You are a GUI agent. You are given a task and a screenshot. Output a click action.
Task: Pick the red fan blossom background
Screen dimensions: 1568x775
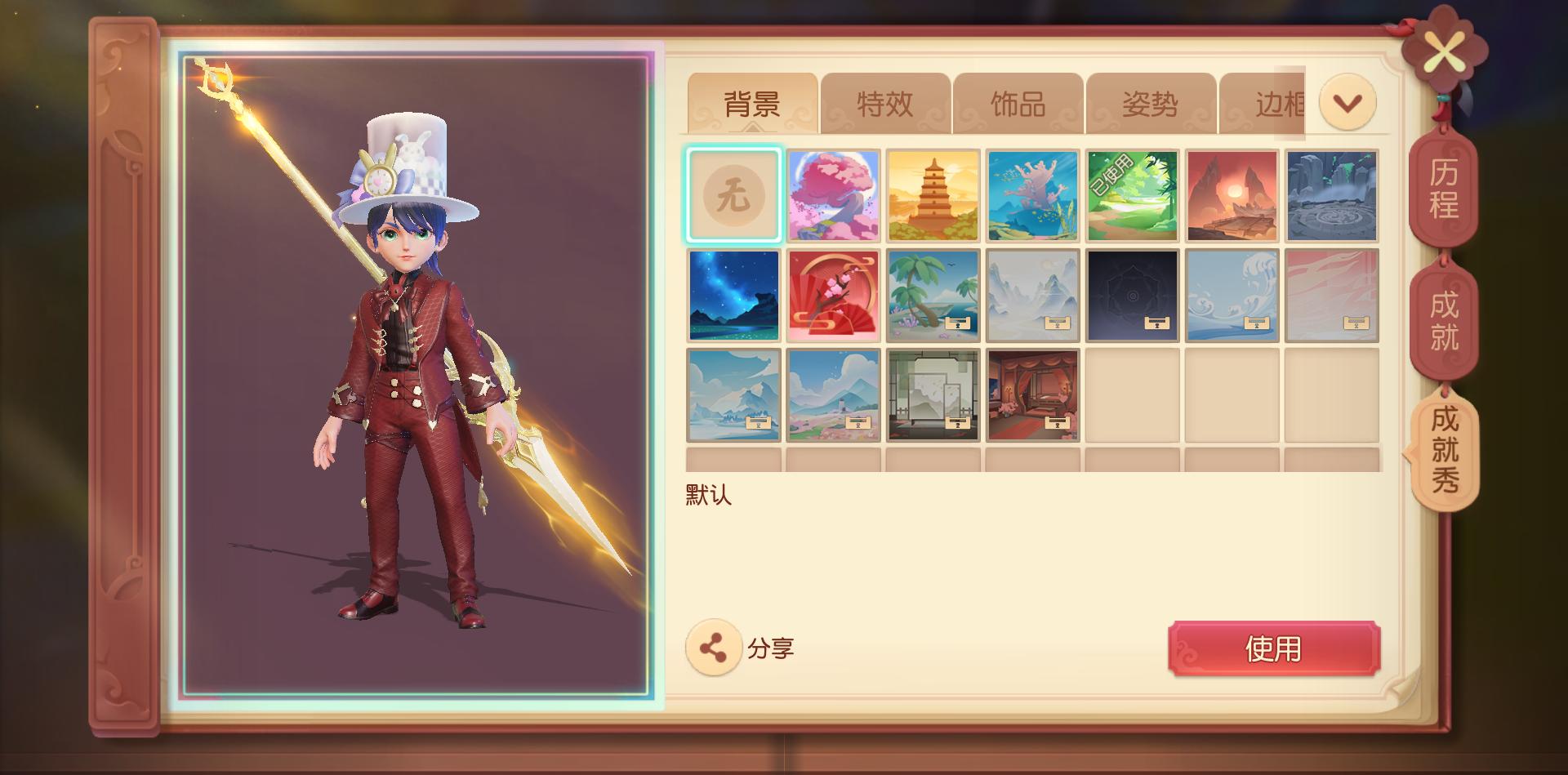coord(833,295)
